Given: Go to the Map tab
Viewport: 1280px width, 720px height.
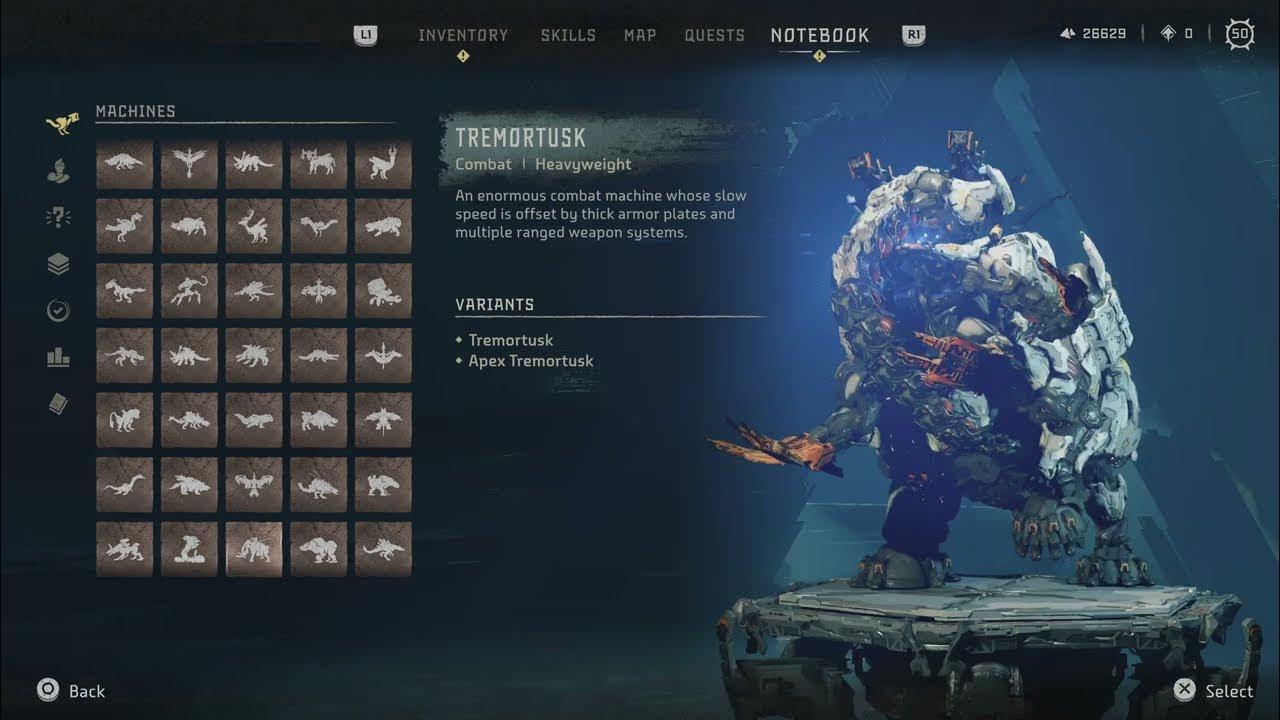Looking at the screenshot, I should coord(640,36).
